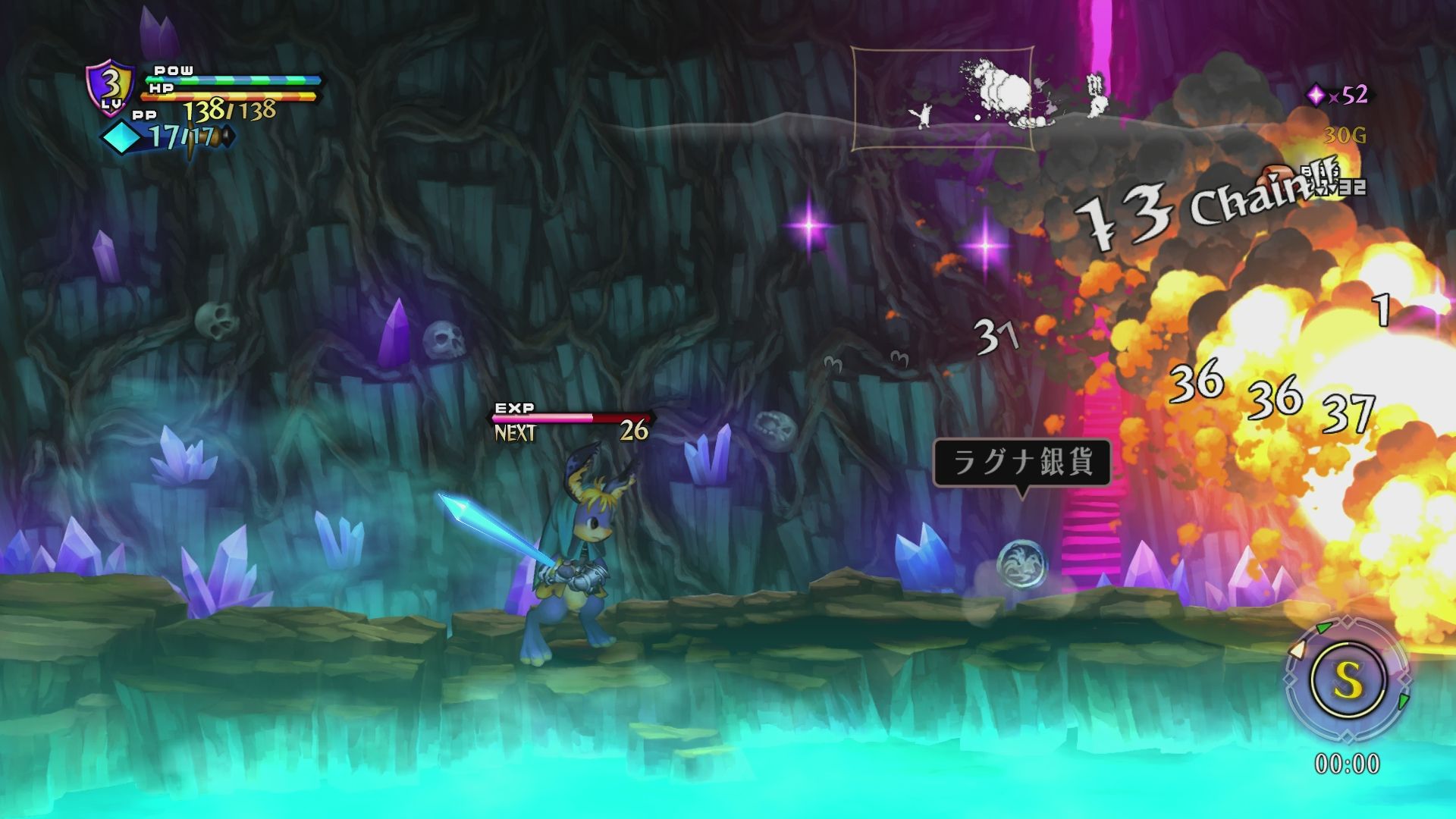1456x819 pixels.
Task: Click the level 3 shield badge
Action: click(x=111, y=88)
